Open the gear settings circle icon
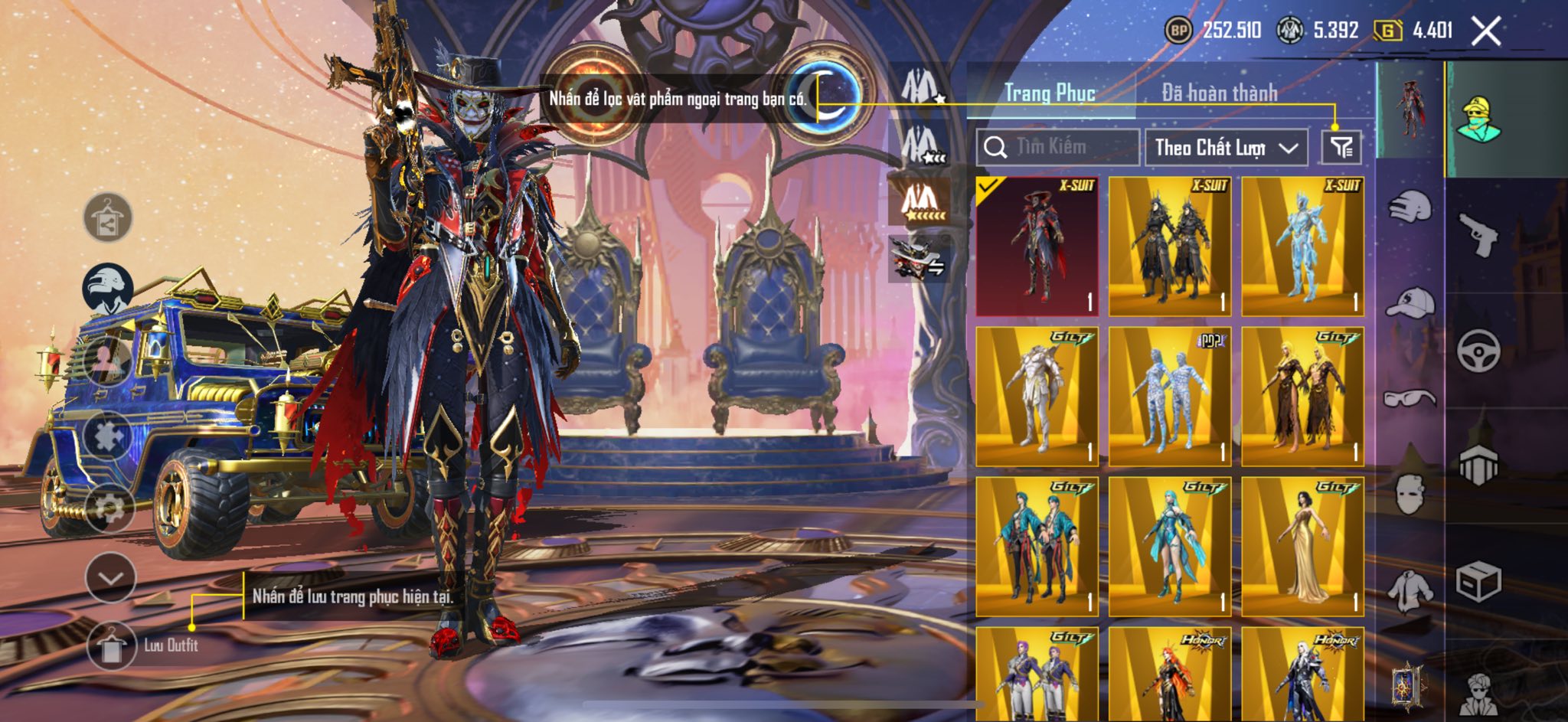 pos(109,507)
